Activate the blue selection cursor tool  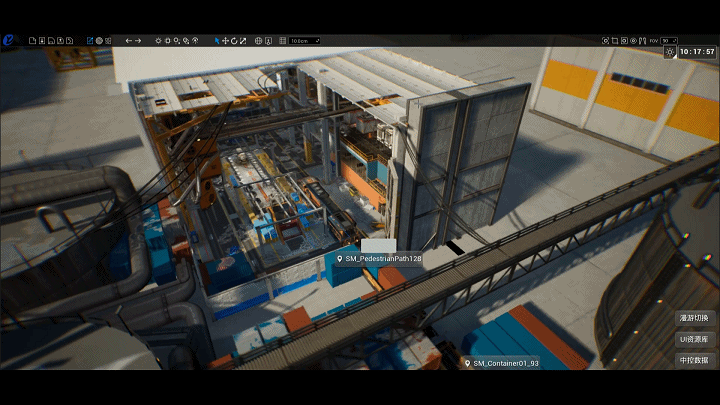[217, 41]
